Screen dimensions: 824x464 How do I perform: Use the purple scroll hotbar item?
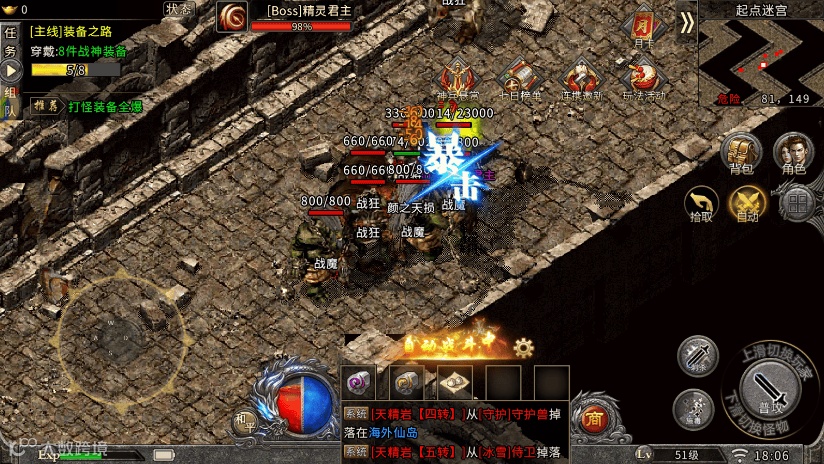pyautogui.click(x=360, y=381)
